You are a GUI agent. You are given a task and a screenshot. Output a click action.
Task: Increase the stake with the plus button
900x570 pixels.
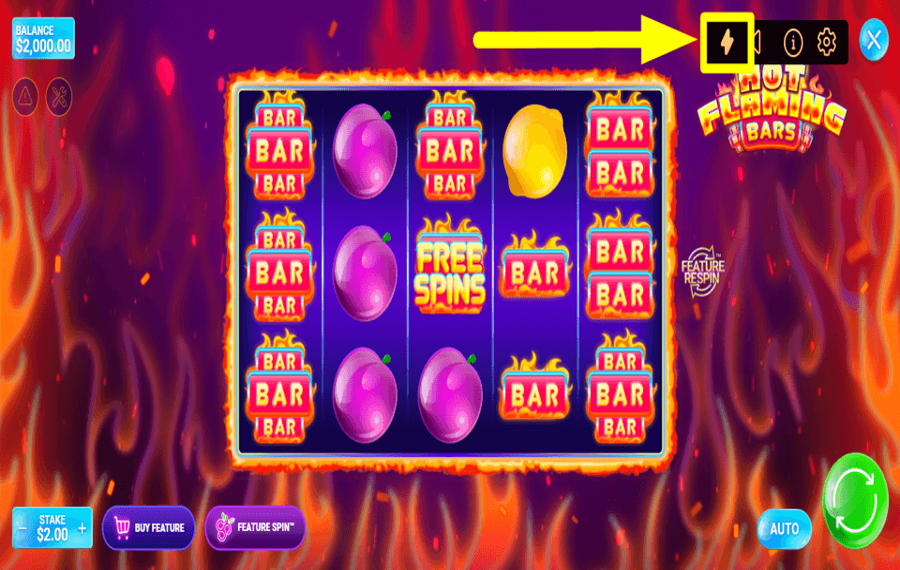pyautogui.click(x=82, y=527)
